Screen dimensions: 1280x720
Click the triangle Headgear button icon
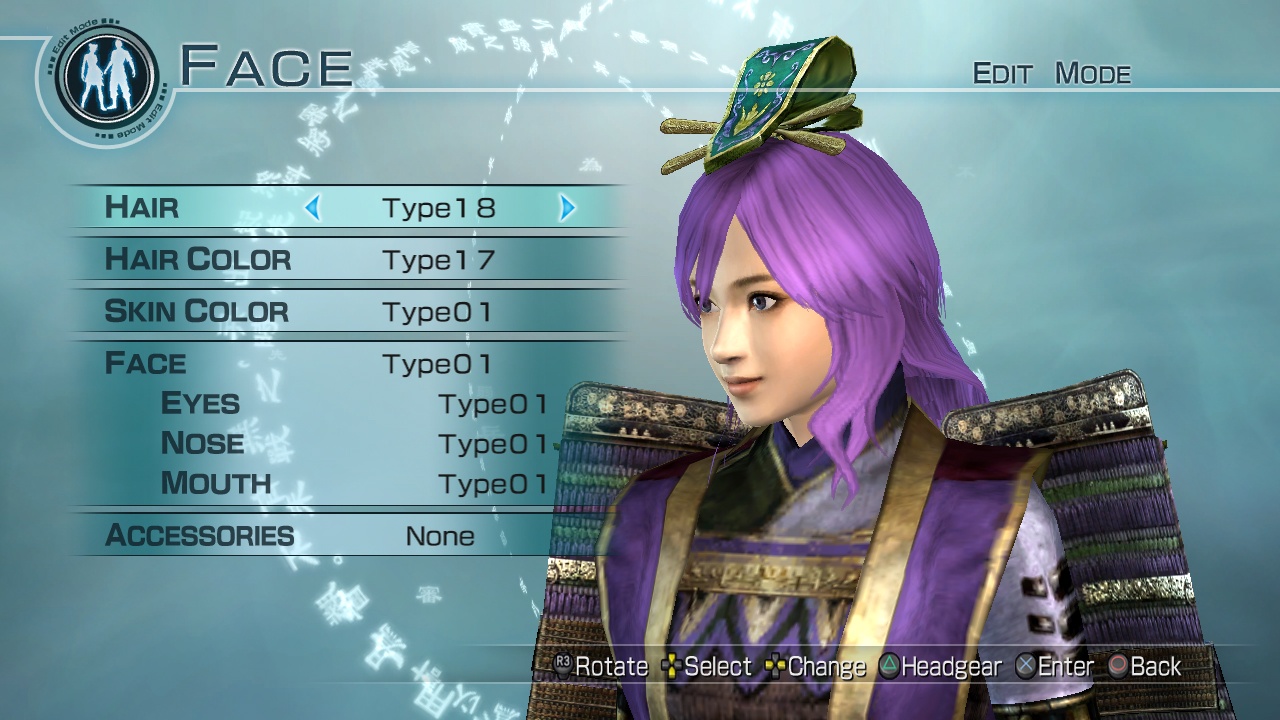pyautogui.click(x=891, y=666)
